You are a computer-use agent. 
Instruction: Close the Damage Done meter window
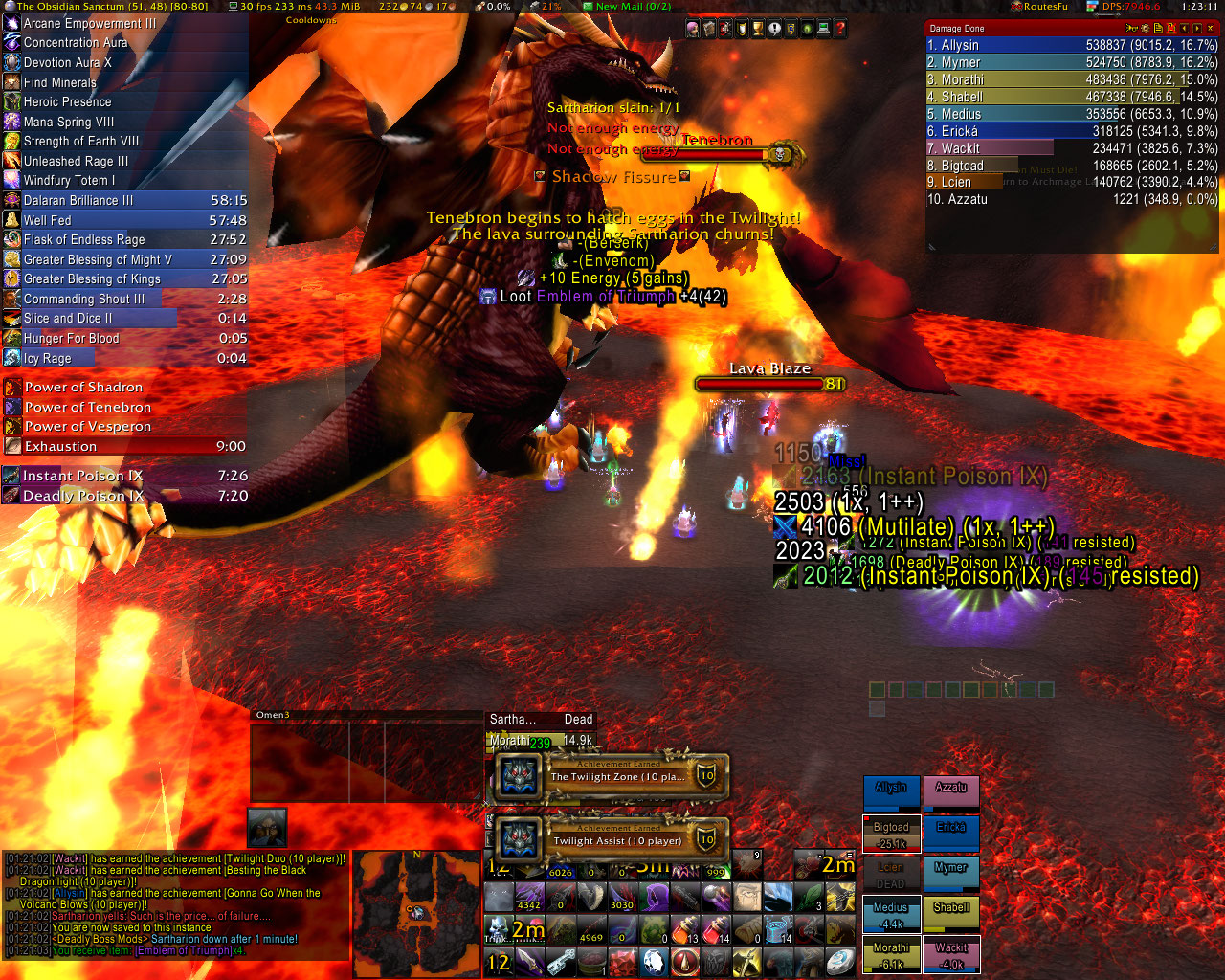point(1211,29)
